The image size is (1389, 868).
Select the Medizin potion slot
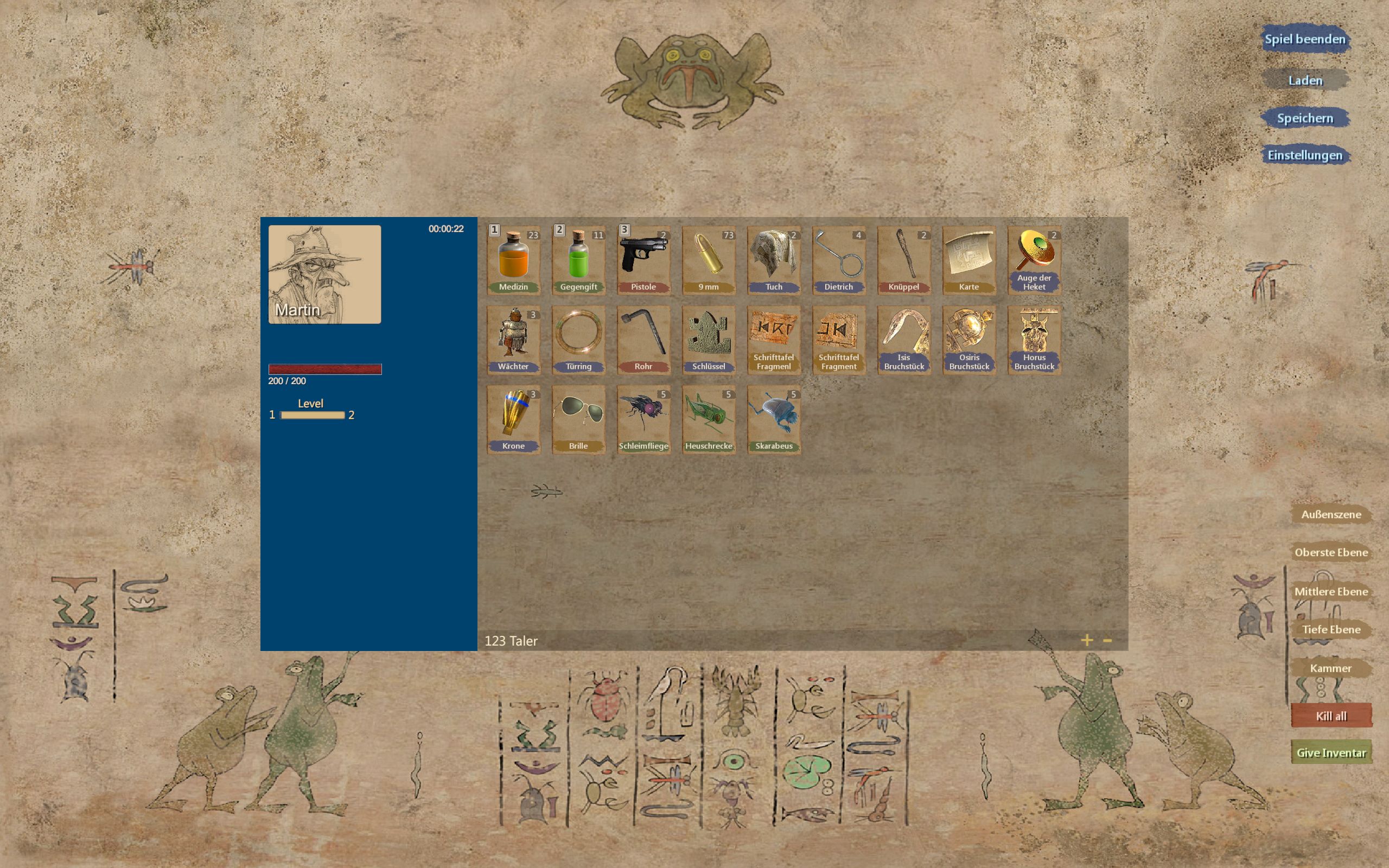coord(513,260)
